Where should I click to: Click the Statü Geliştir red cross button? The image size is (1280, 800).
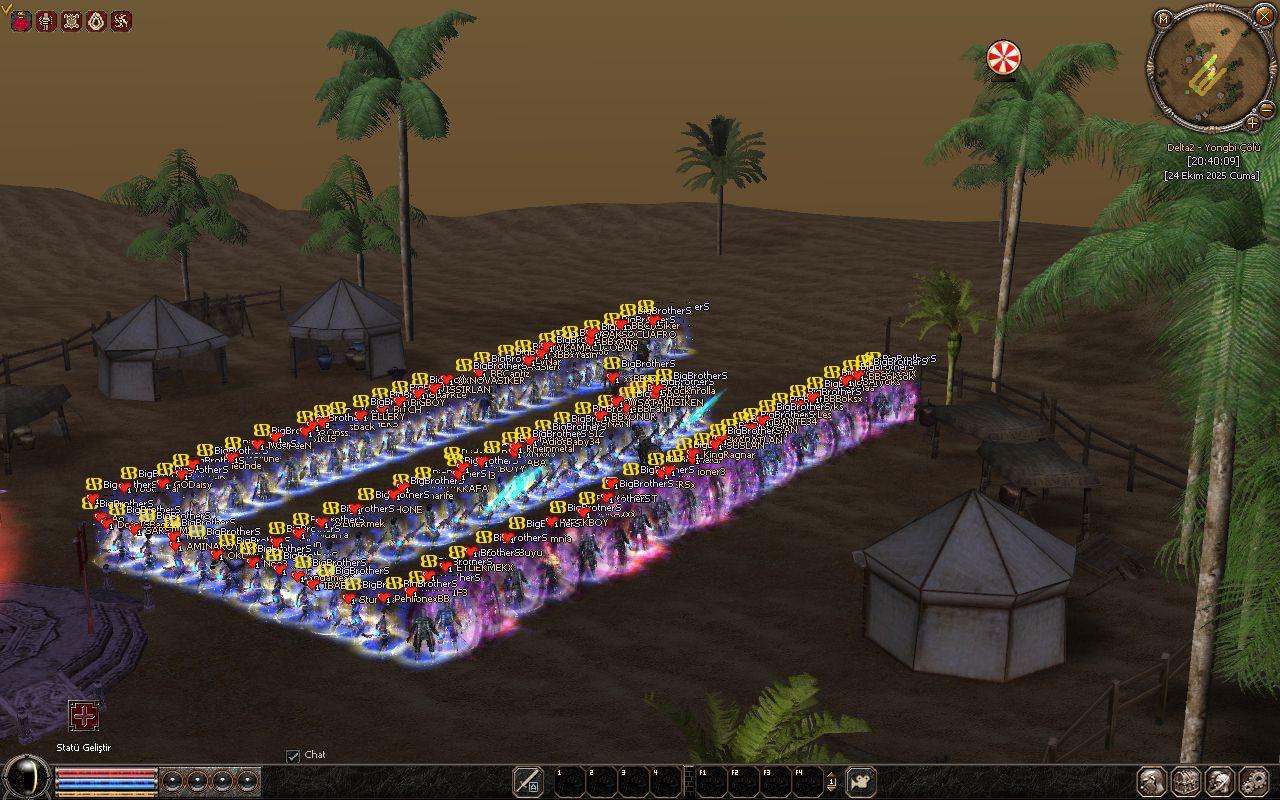click(x=84, y=716)
